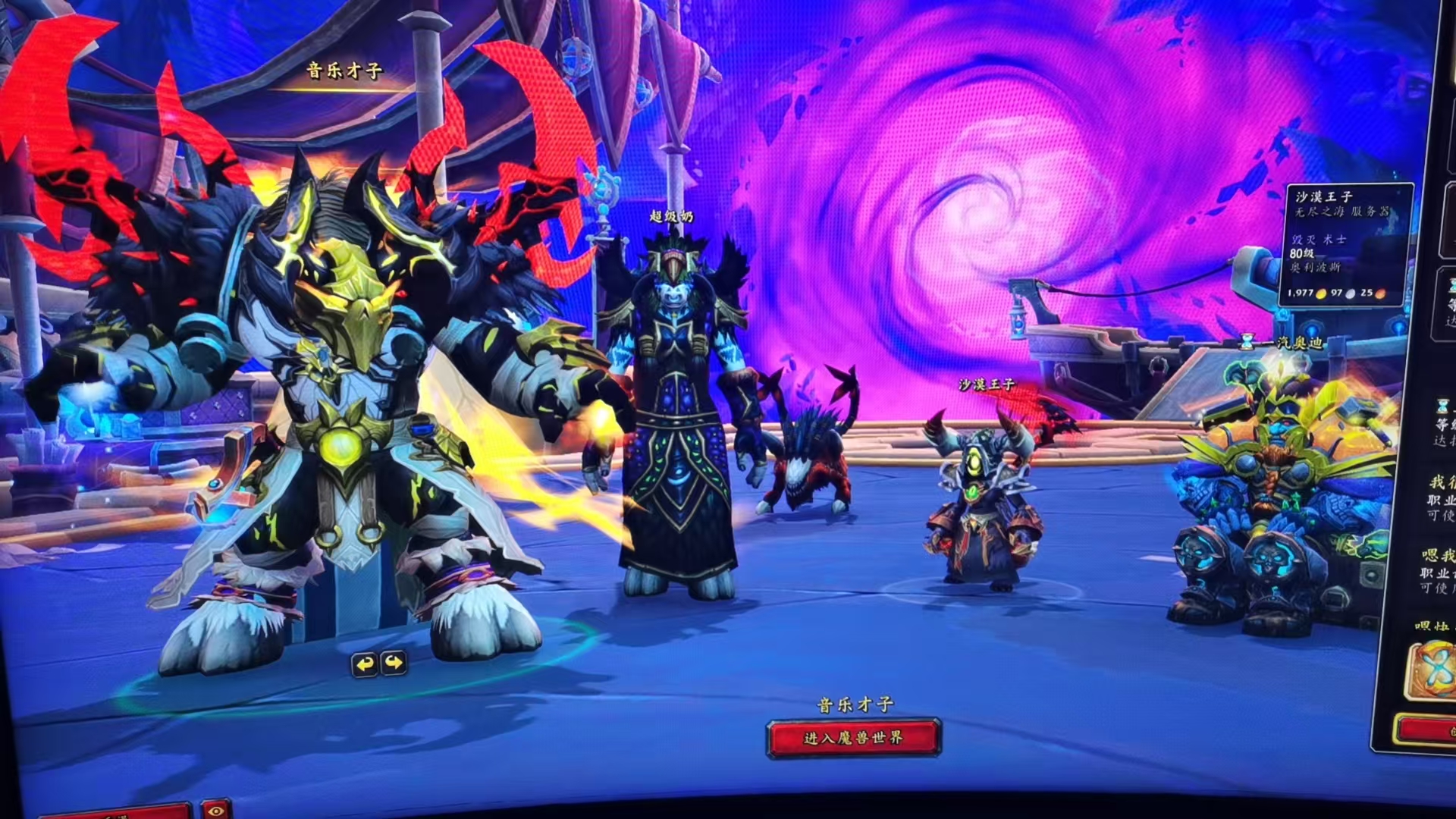The width and height of the screenshot is (1456, 819).
Task: Toggle the red eye visibility button
Action: pos(215,811)
